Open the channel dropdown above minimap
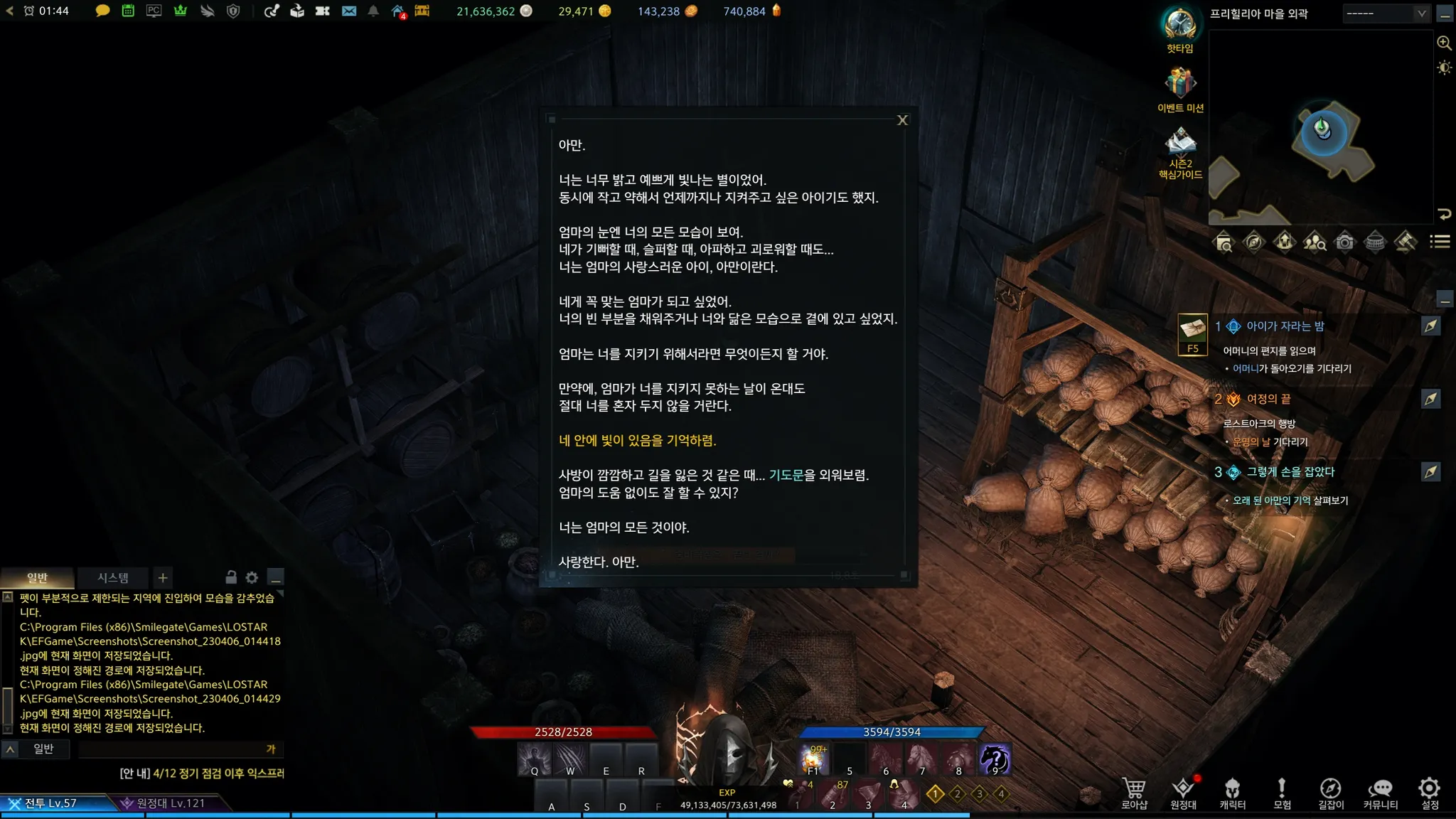This screenshot has height=819, width=1456. pyautogui.click(x=1386, y=14)
